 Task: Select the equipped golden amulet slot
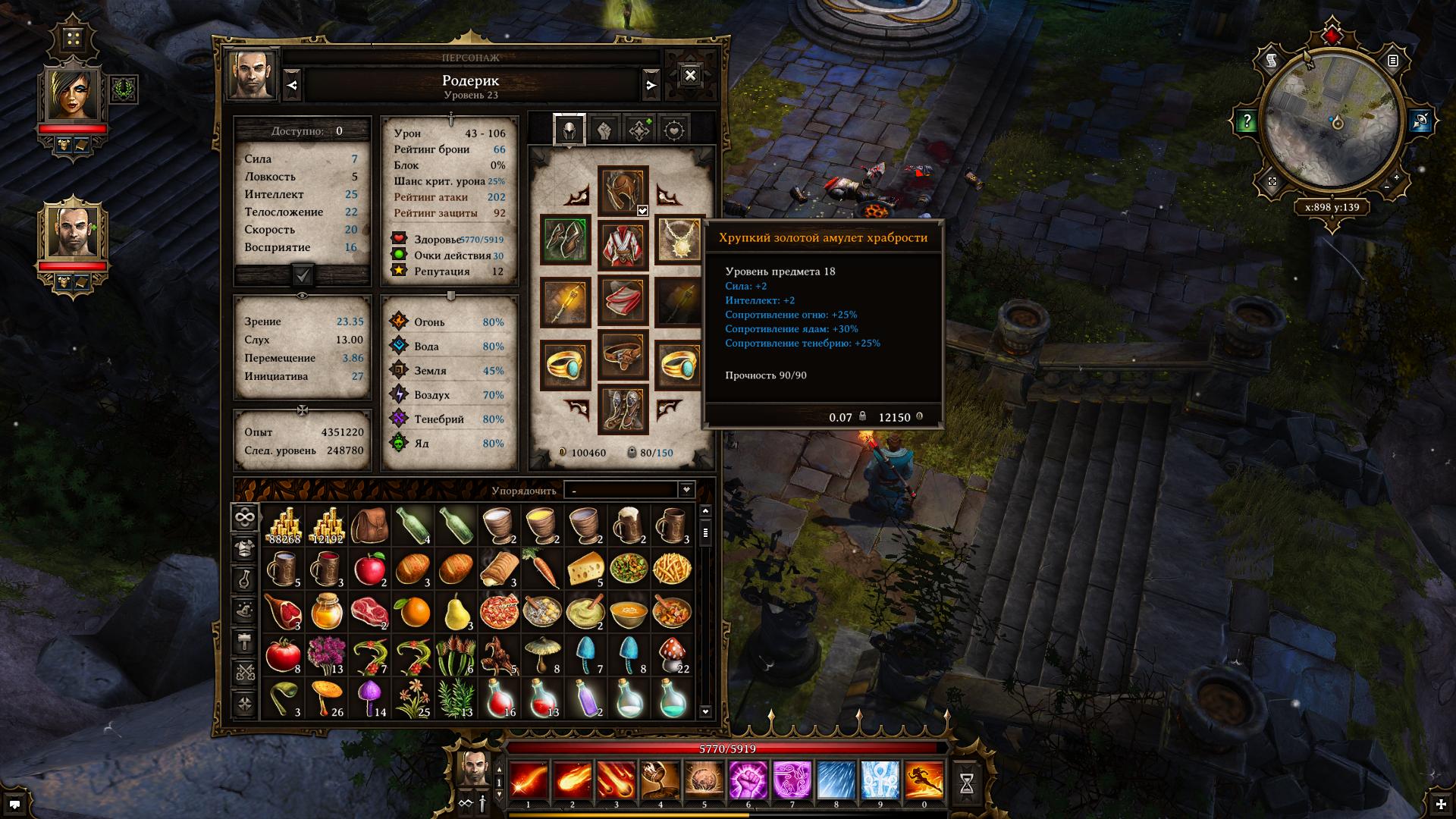678,240
